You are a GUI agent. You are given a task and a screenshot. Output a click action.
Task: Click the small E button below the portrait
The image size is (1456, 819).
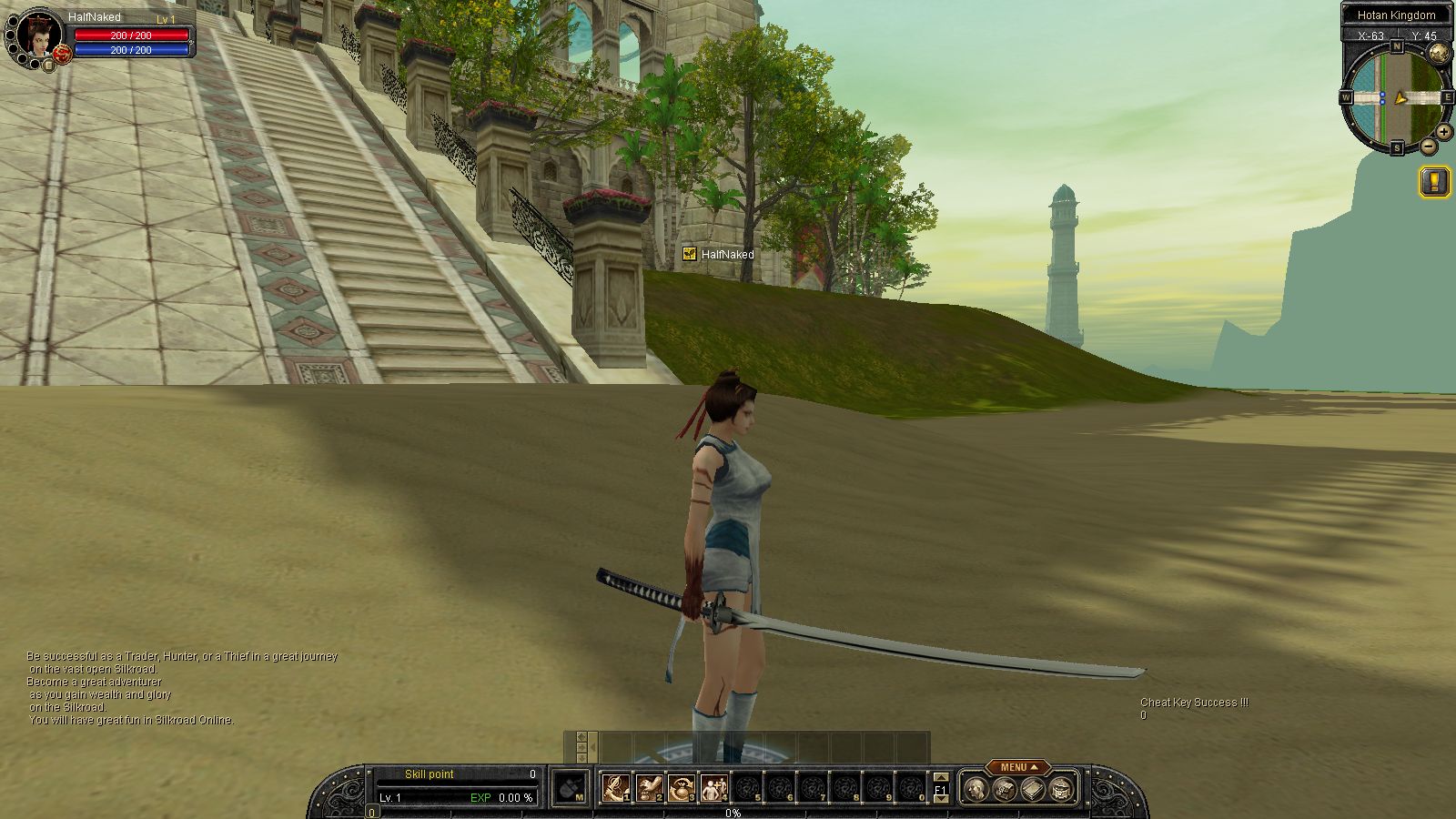(48, 65)
